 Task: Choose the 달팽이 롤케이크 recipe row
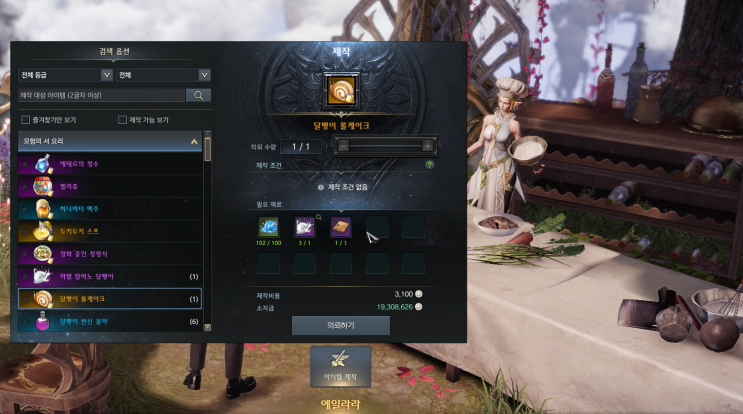[110, 299]
